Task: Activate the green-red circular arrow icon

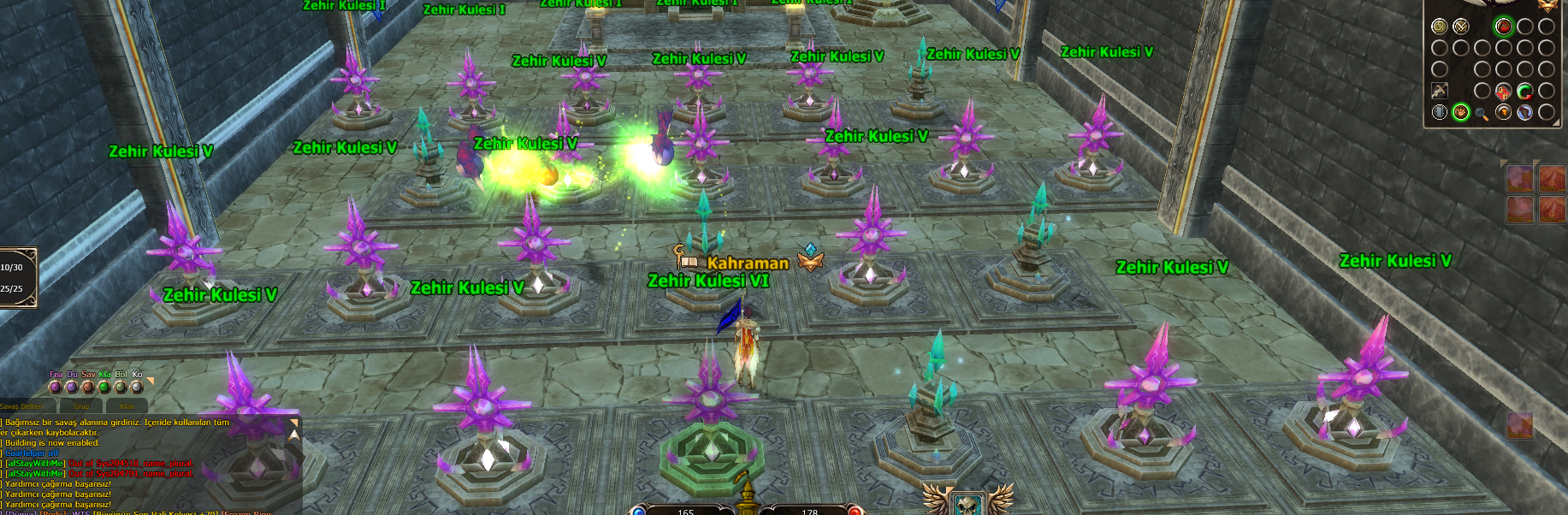Action: [1524, 91]
